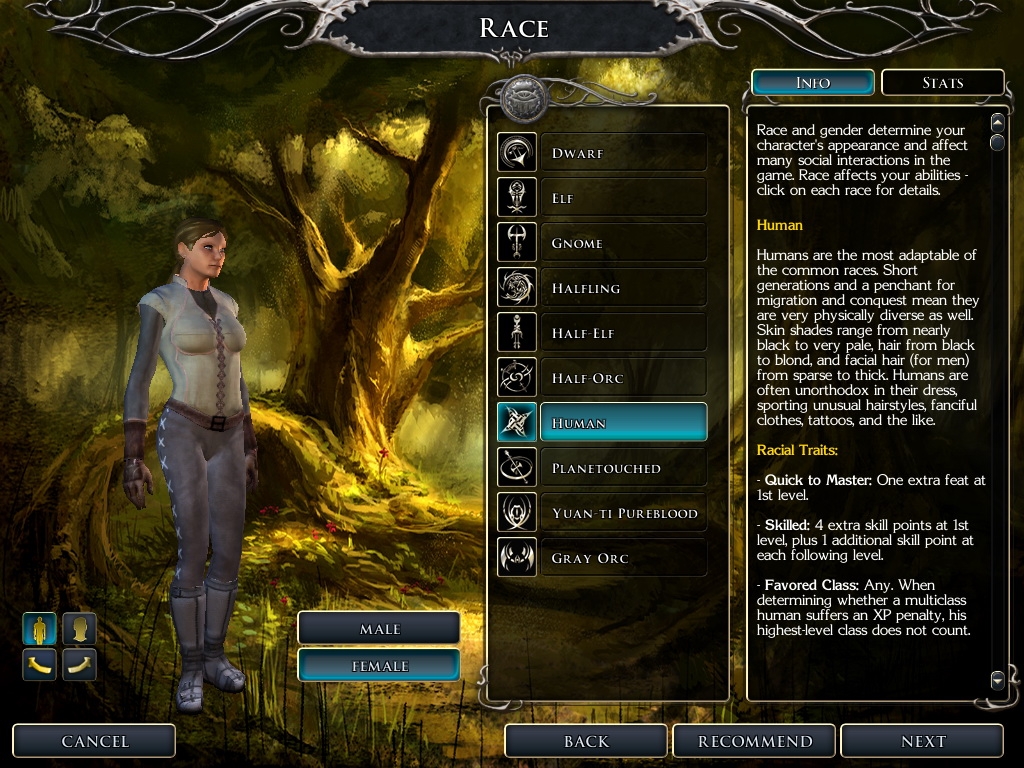Set character gender to Female
The height and width of the screenshot is (768, 1024).
pyautogui.click(x=379, y=666)
